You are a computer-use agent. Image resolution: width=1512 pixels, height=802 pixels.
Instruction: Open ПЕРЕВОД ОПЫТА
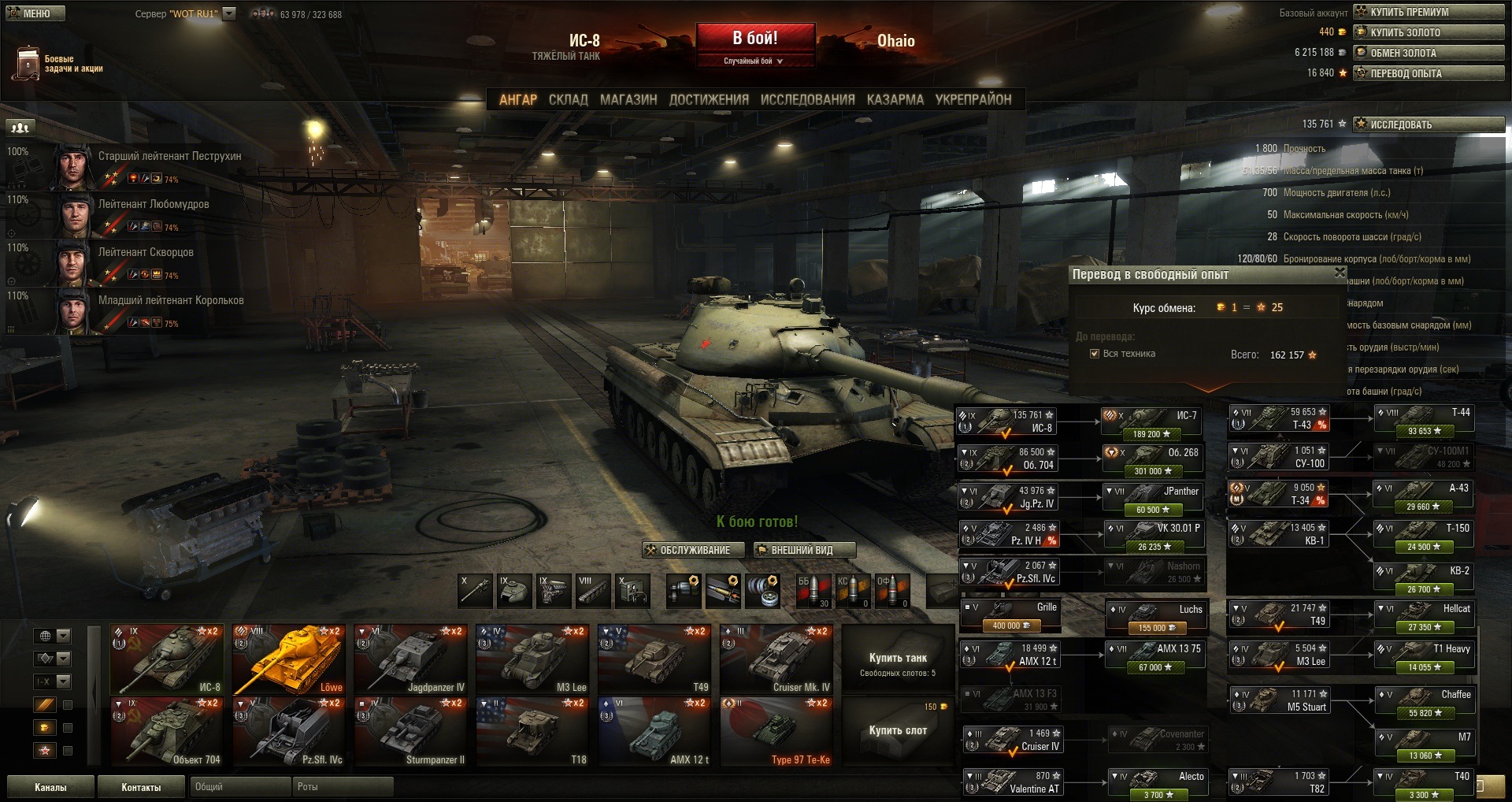point(1428,73)
